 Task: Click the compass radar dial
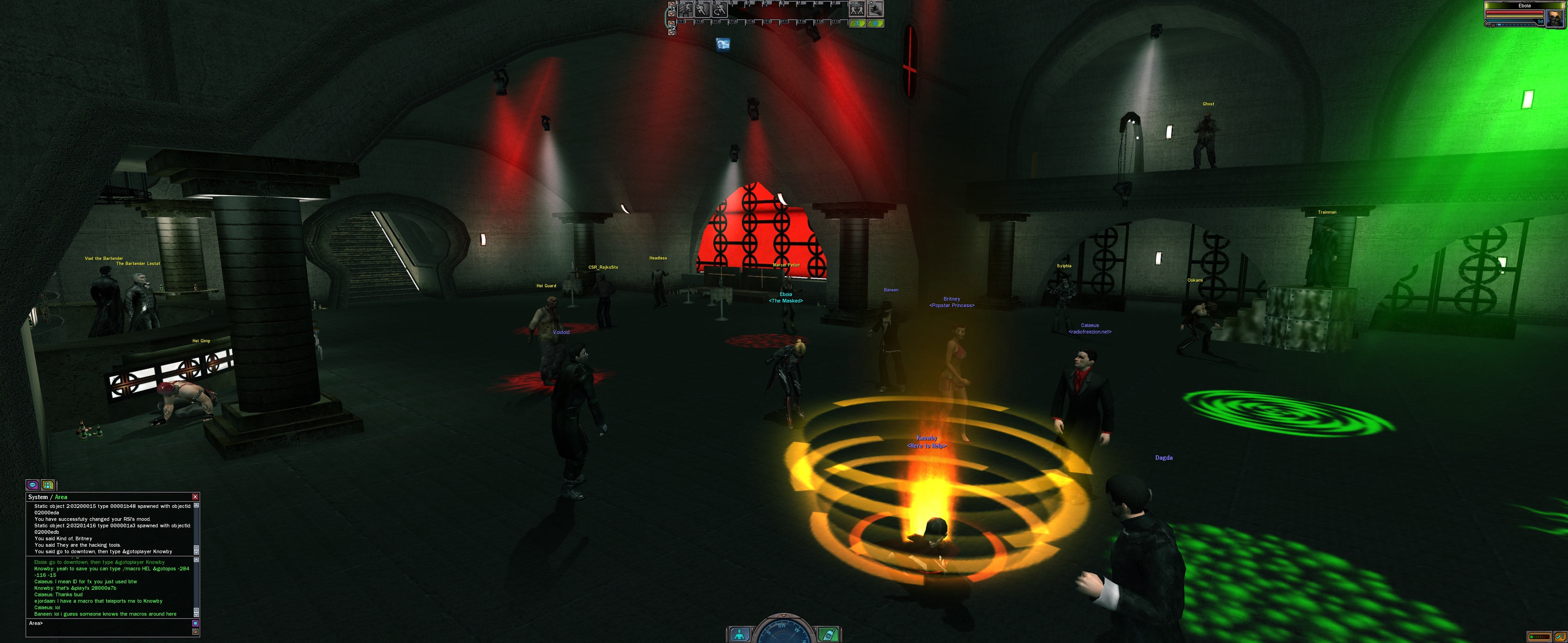pos(784,633)
